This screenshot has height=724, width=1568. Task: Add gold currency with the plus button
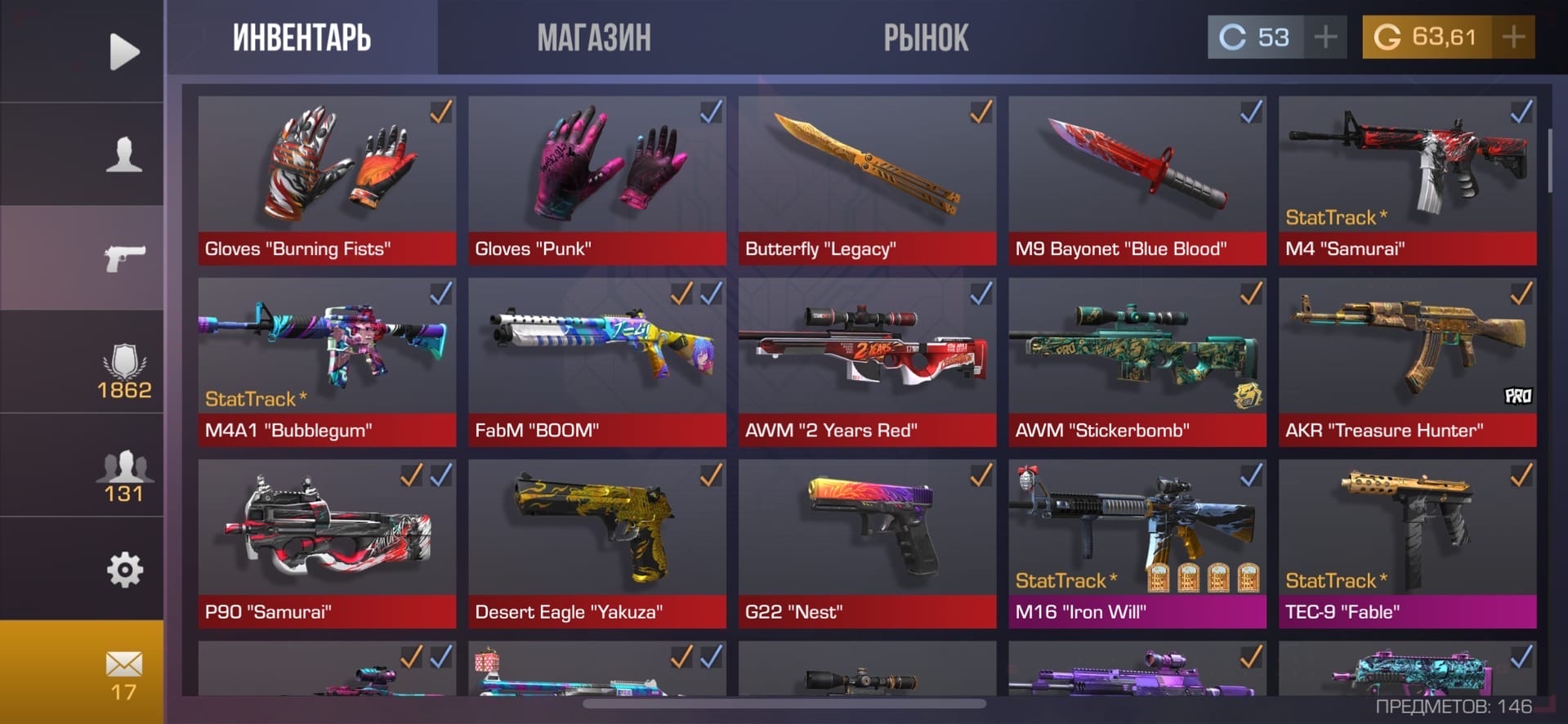pyautogui.click(x=1513, y=37)
